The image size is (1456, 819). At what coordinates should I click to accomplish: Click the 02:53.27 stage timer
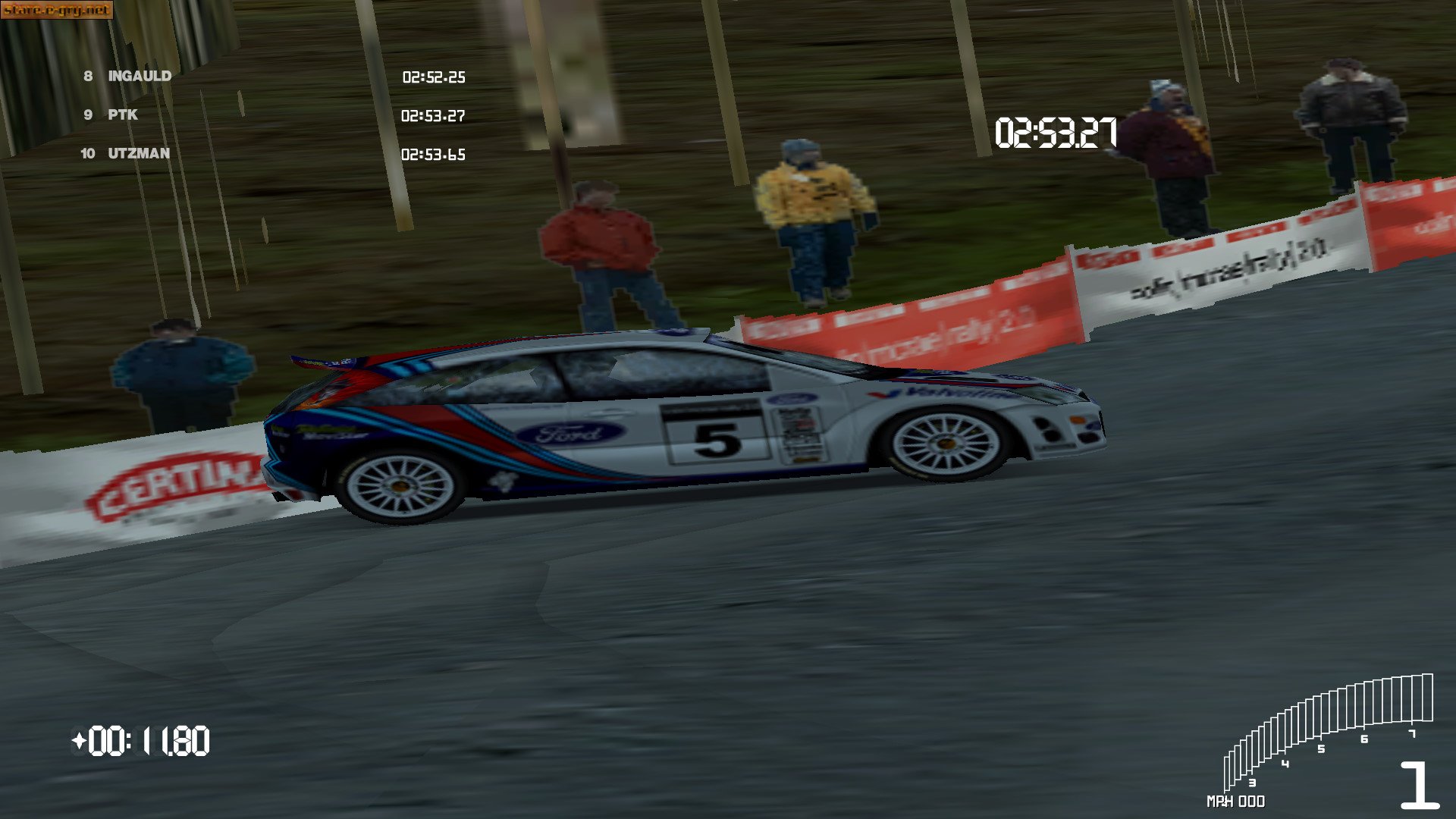click(x=1055, y=131)
